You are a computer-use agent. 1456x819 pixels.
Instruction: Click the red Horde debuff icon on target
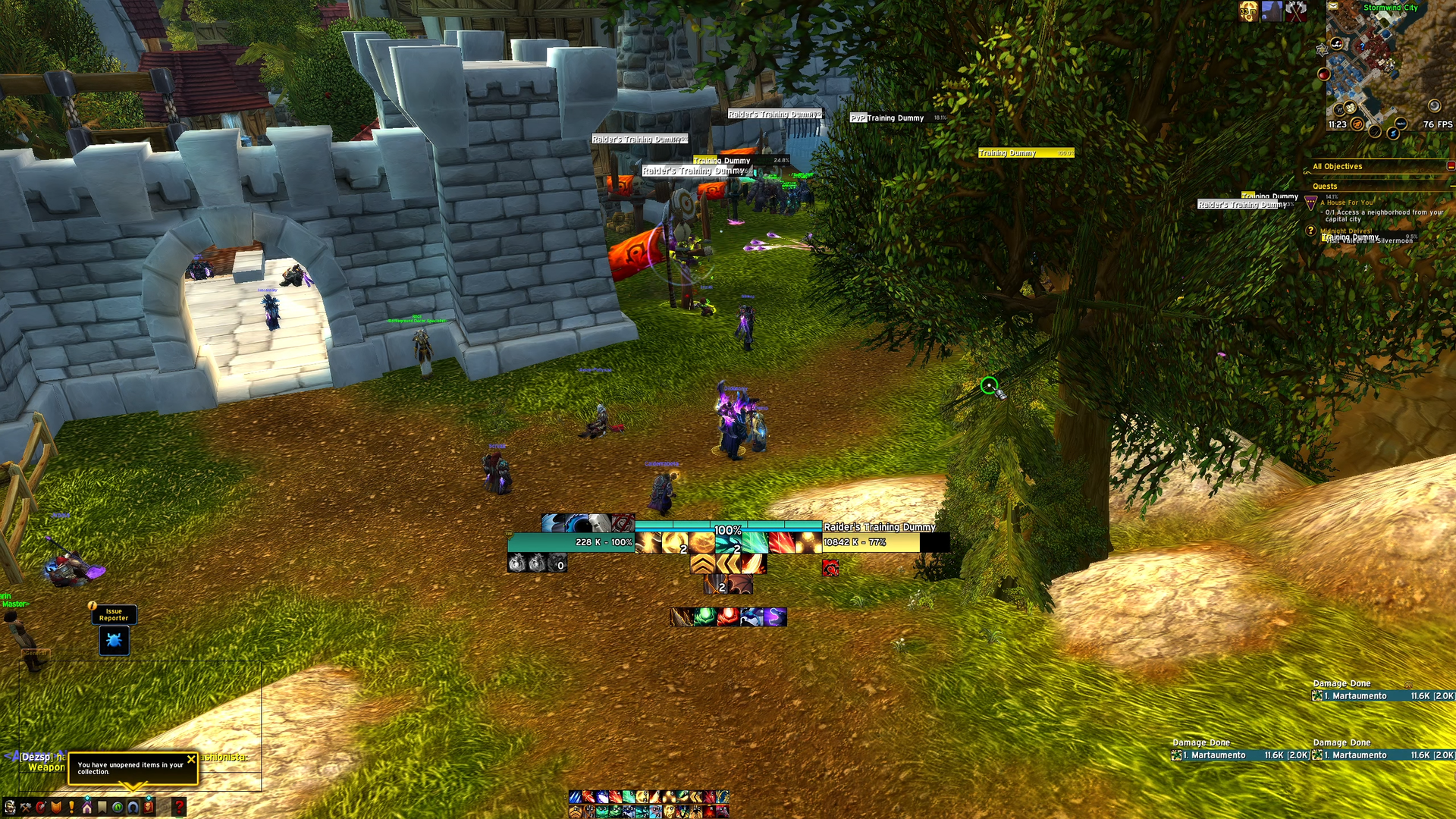[x=830, y=568]
